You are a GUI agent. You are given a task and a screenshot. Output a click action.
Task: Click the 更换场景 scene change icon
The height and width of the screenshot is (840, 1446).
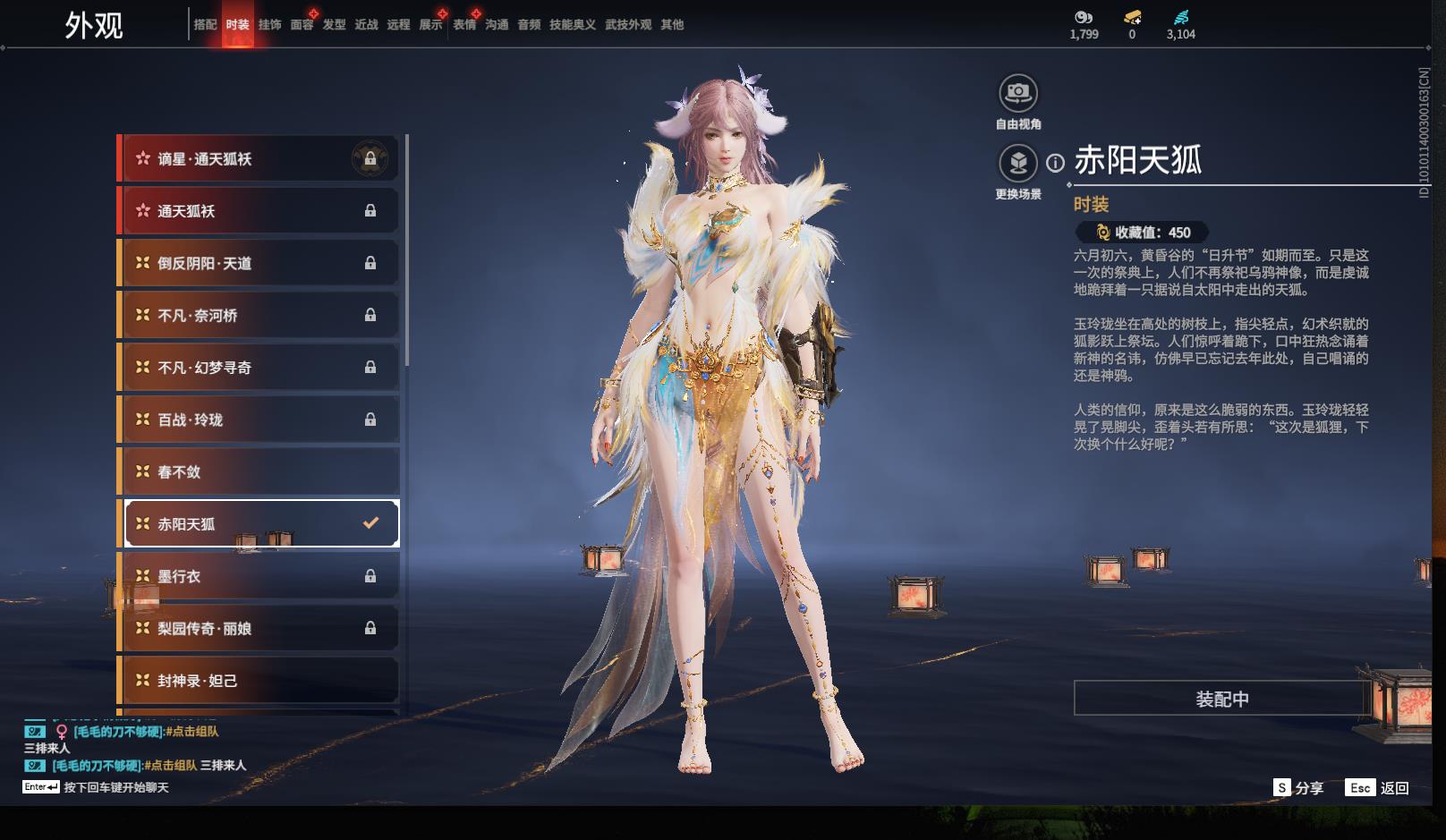[x=1017, y=163]
